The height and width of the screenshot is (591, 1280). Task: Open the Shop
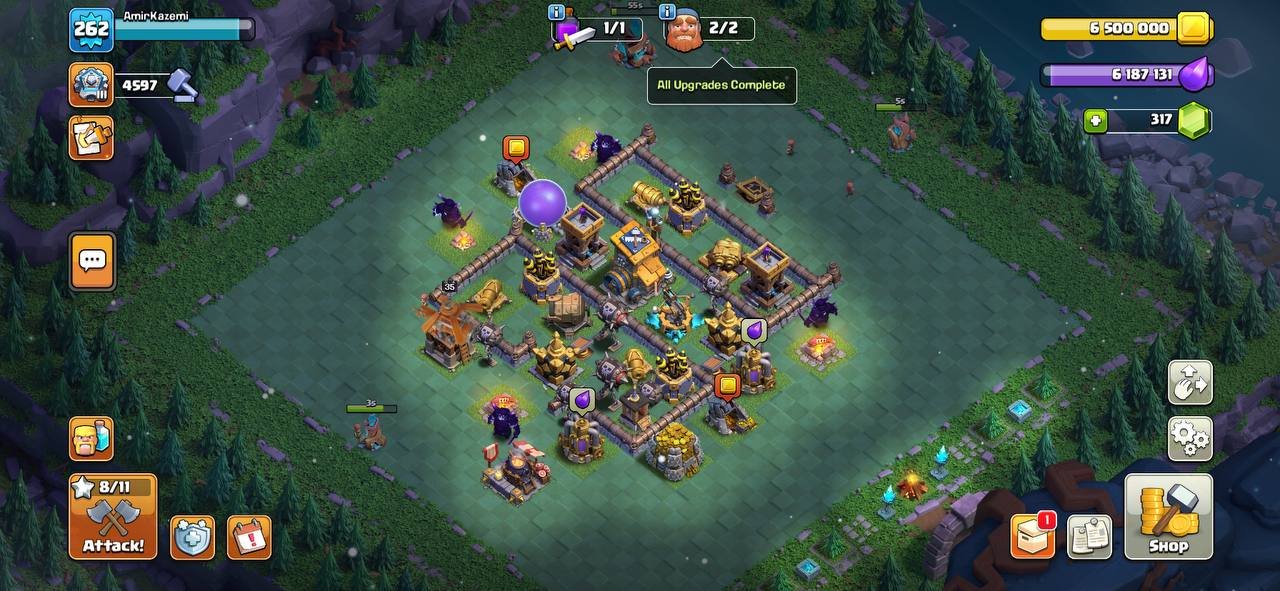1168,516
